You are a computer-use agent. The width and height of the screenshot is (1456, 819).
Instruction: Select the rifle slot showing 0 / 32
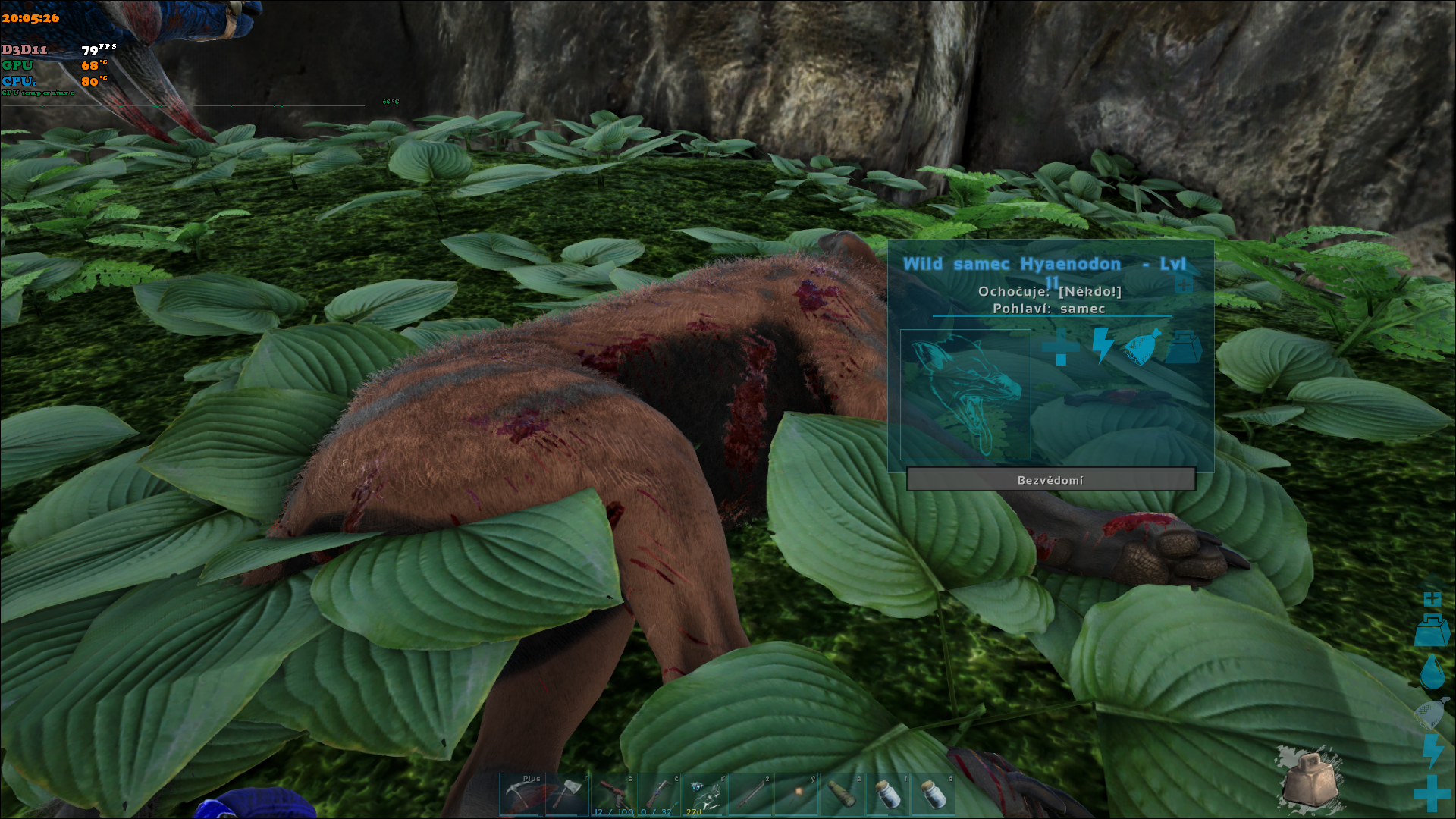[x=659, y=795]
